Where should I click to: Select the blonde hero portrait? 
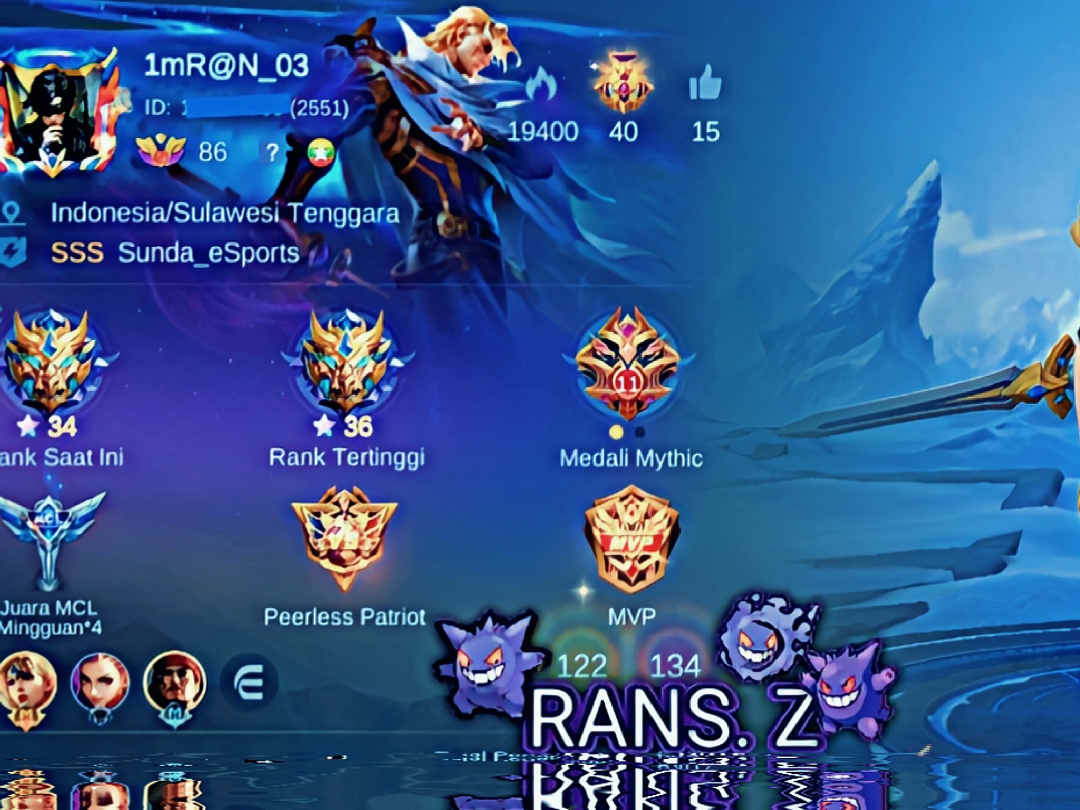click(x=26, y=685)
